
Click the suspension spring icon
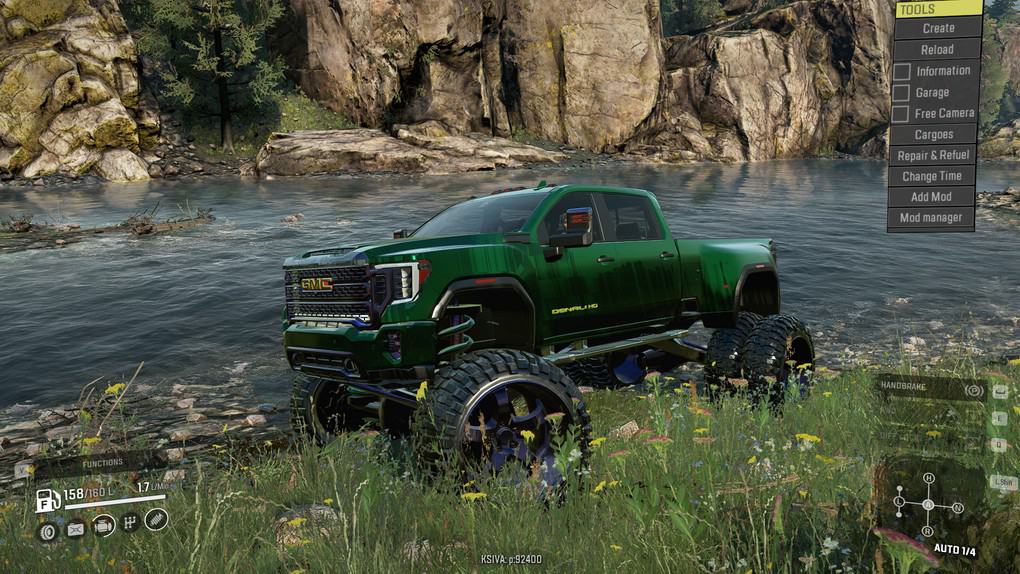pyautogui.click(x=156, y=518)
